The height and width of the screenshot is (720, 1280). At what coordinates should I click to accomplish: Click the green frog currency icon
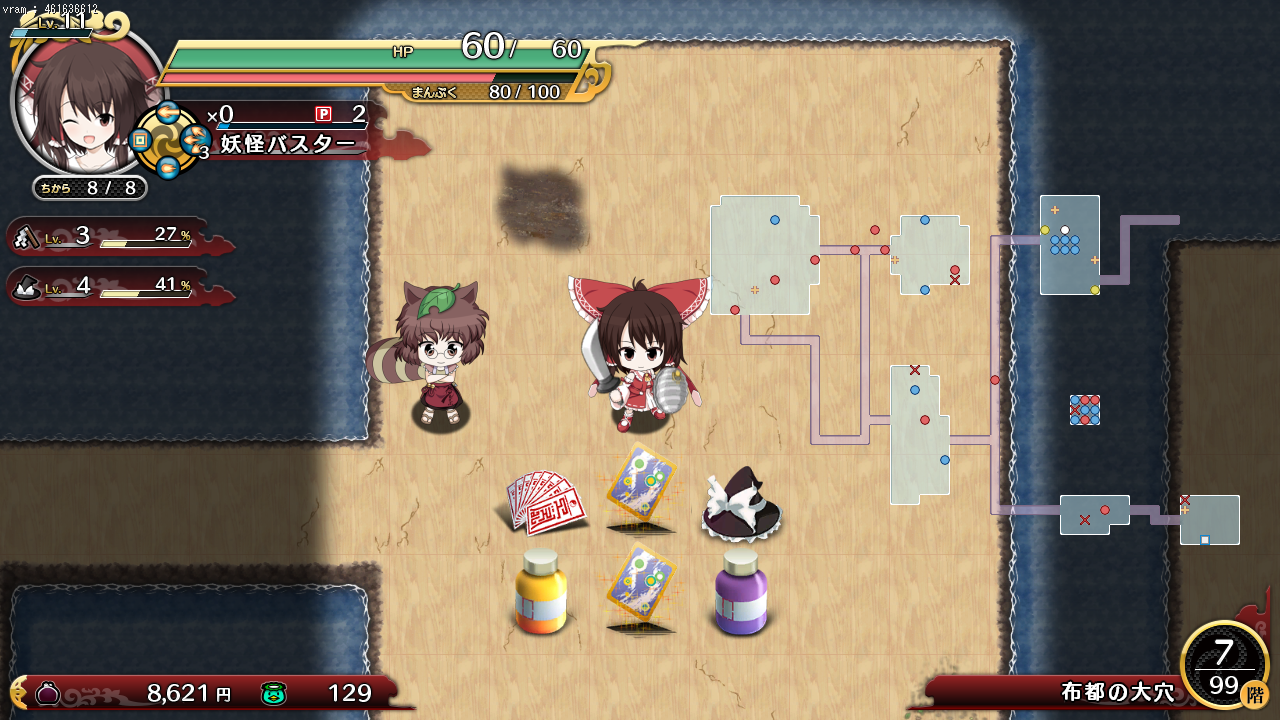(274, 692)
